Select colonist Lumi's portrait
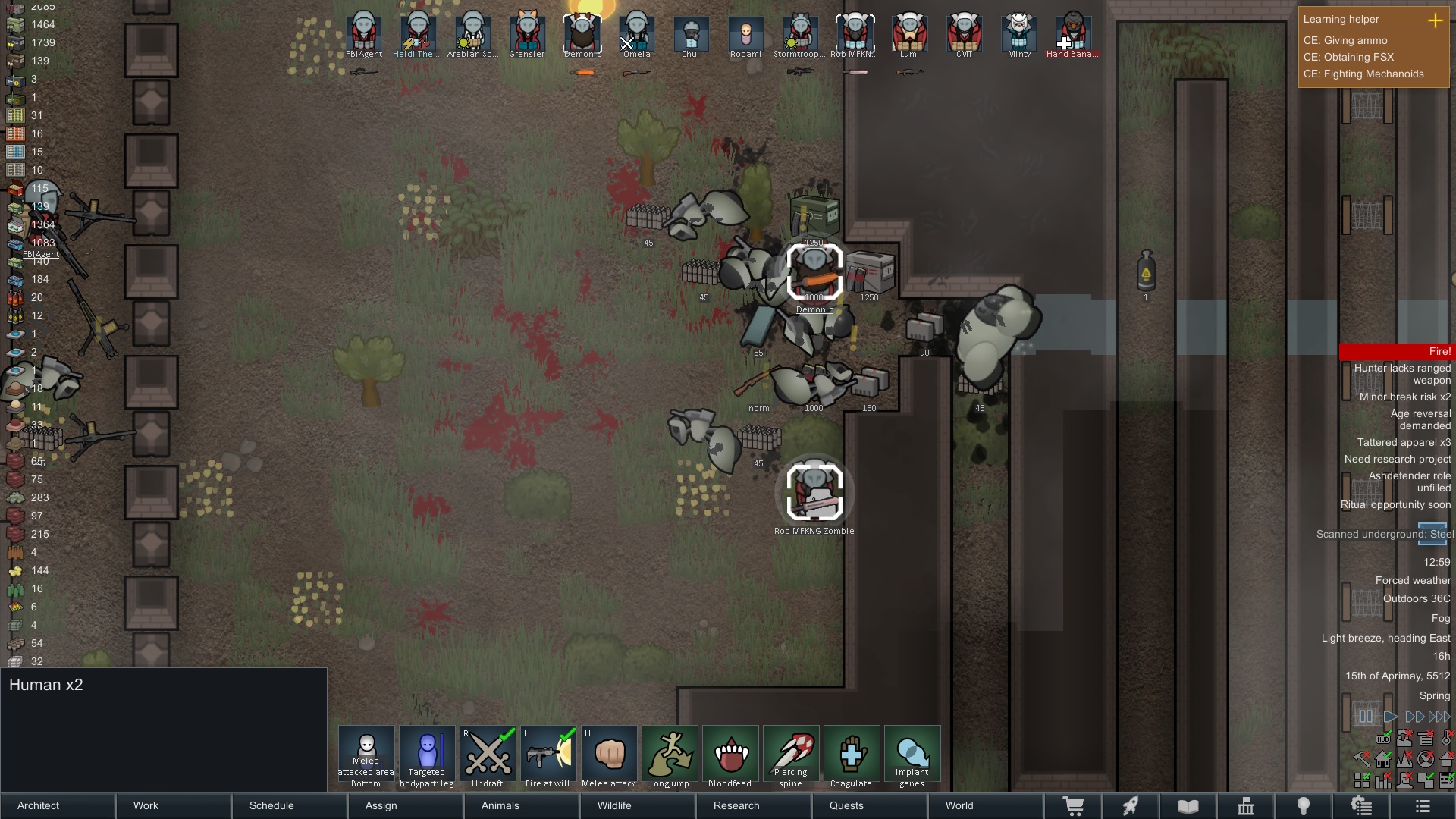The width and height of the screenshot is (1456, 819). [x=909, y=35]
